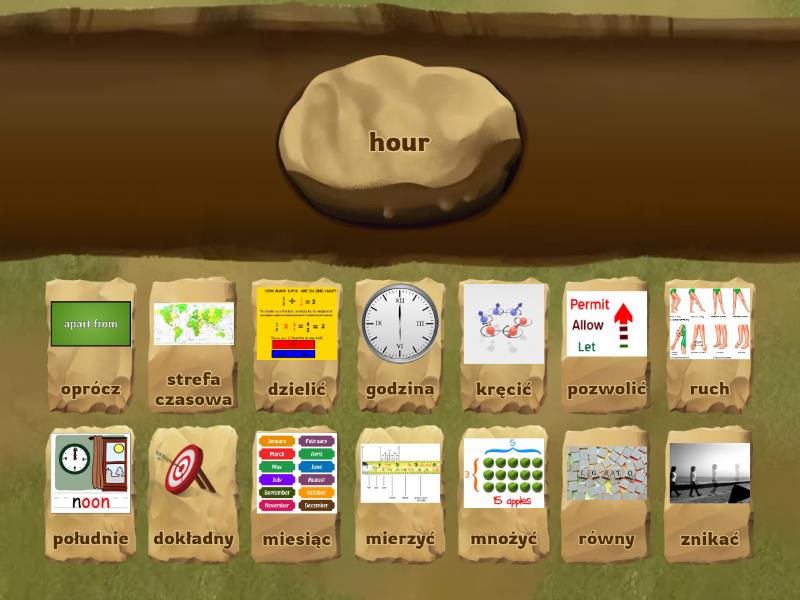Viewport: 800px width, 600px height.
Task: Select the 'godzina' clock tile
Action: click(x=400, y=343)
